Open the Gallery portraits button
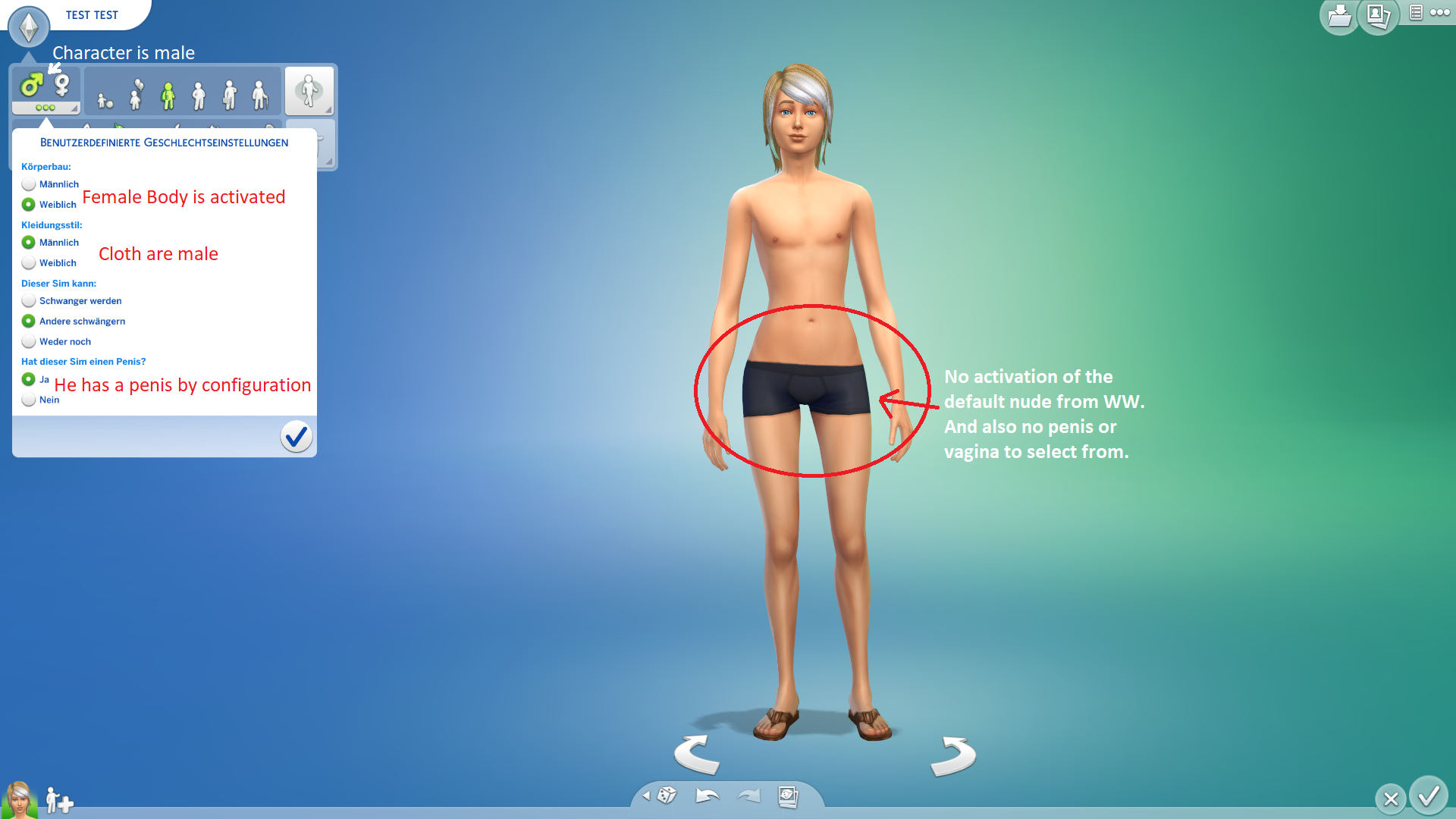This screenshot has width=1456, height=819. 1378,17
